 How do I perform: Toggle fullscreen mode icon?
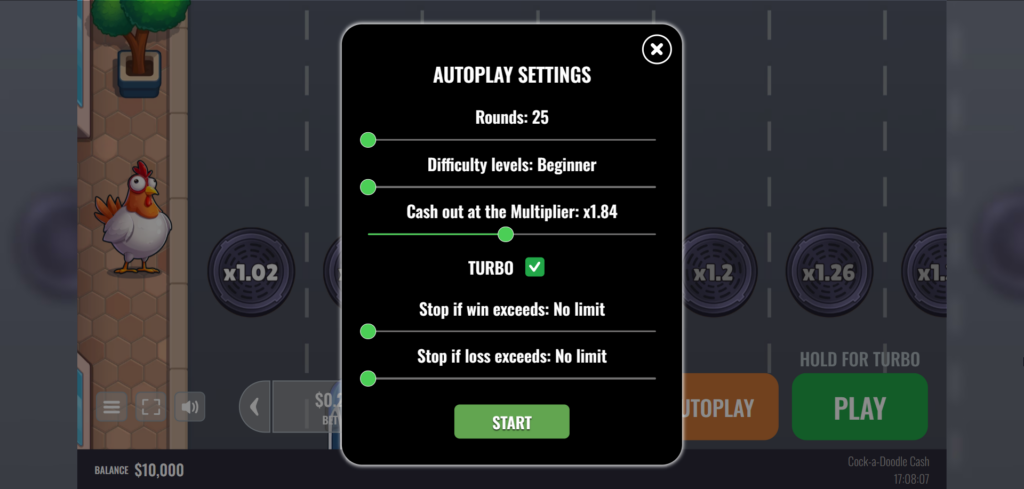click(x=151, y=407)
